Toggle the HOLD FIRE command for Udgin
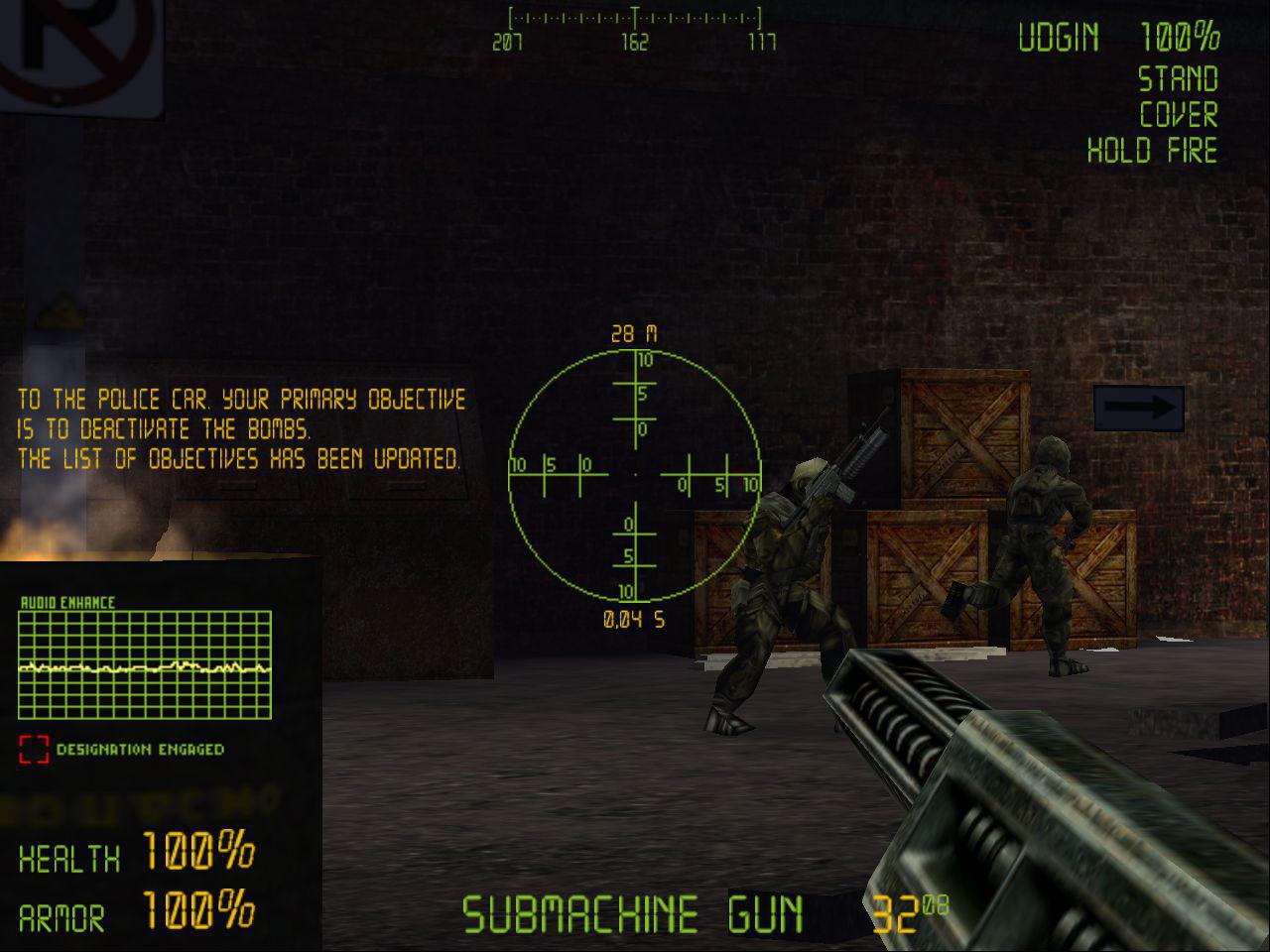 (1151, 152)
